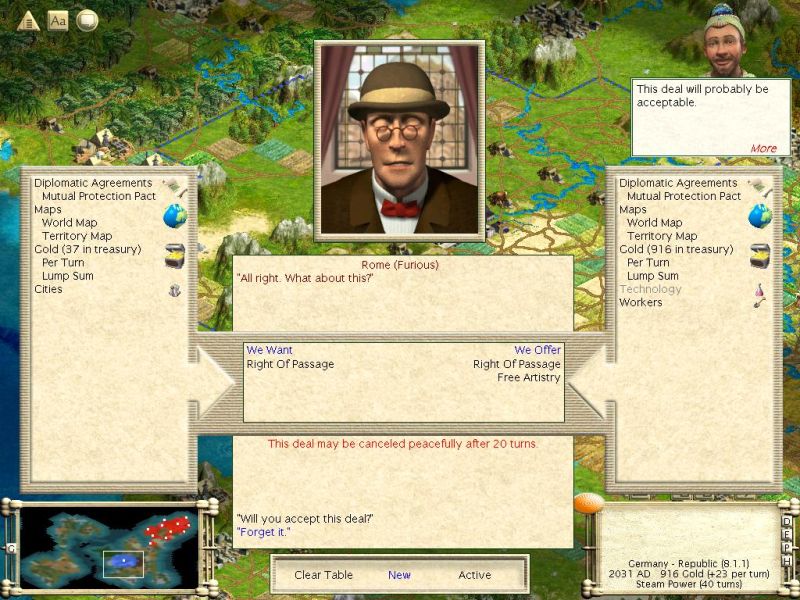Expand the Cities trade category
Screen dimensions: 800x600
point(48,289)
